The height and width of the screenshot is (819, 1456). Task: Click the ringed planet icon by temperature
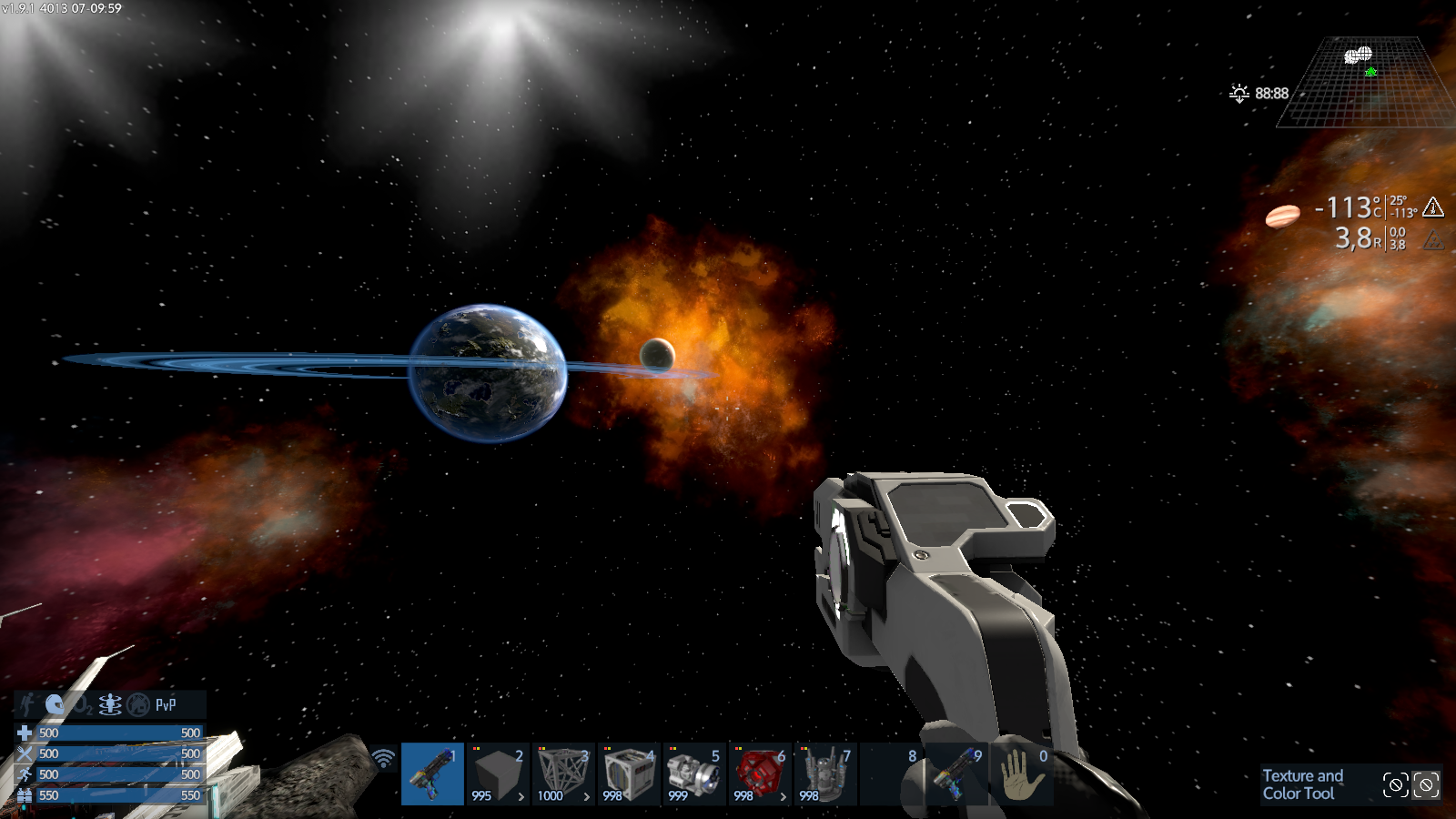[1283, 216]
